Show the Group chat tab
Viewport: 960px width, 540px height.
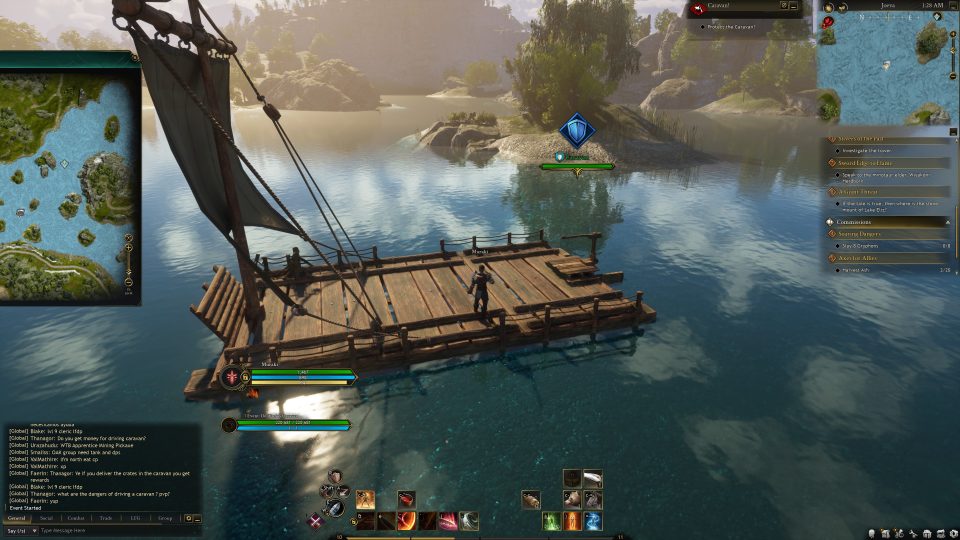coord(165,518)
